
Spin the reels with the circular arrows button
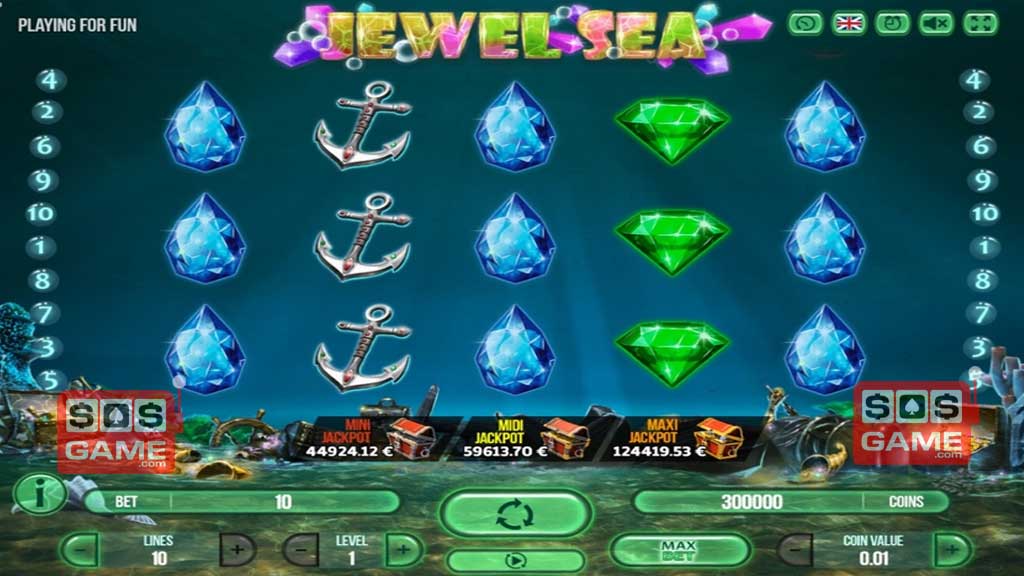(x=516, y=515)
